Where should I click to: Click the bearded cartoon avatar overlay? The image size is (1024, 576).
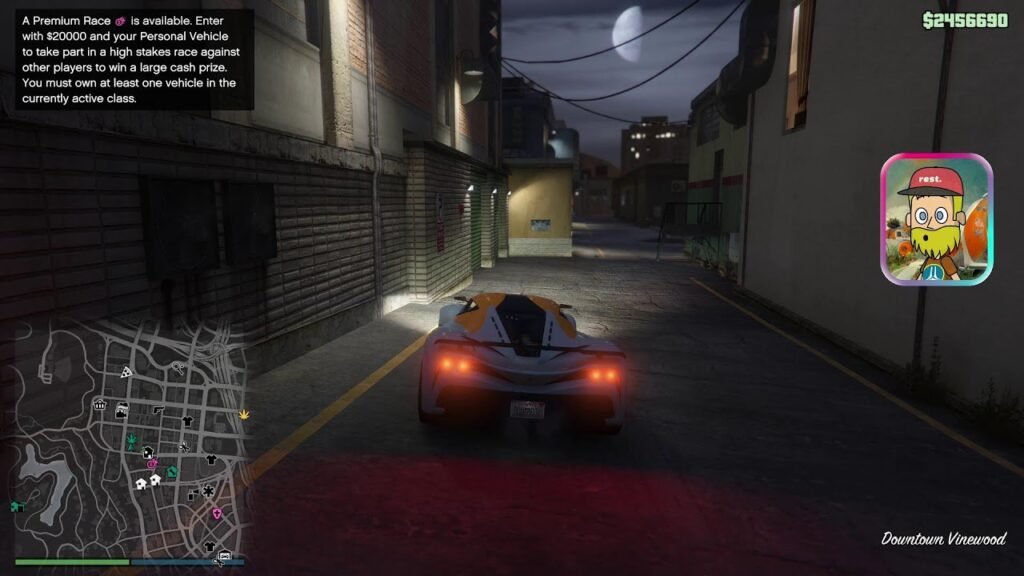coord(936,219)
